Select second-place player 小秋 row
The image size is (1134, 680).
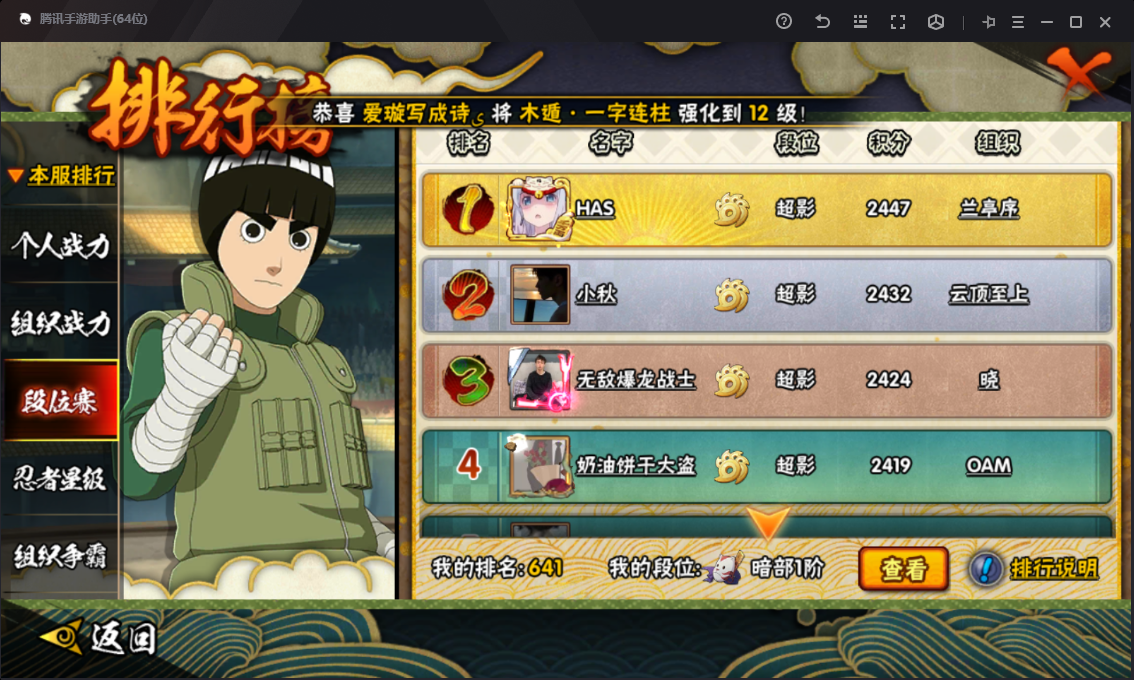point(766,295)
